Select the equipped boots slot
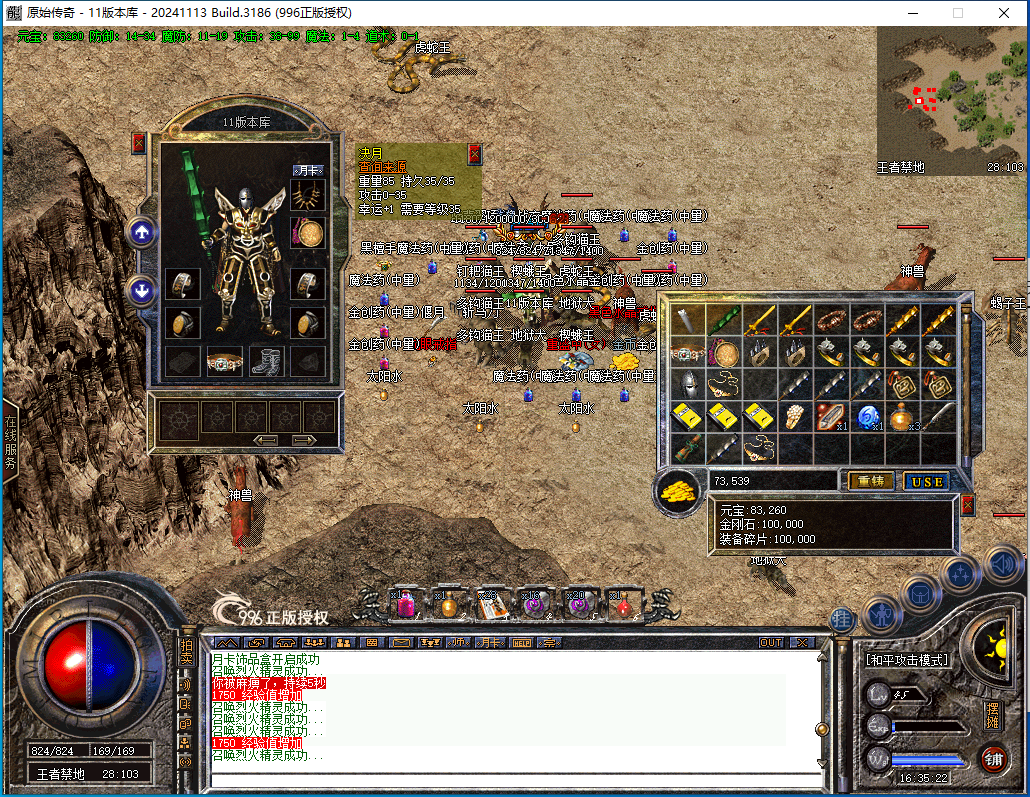 click(266, 361)
